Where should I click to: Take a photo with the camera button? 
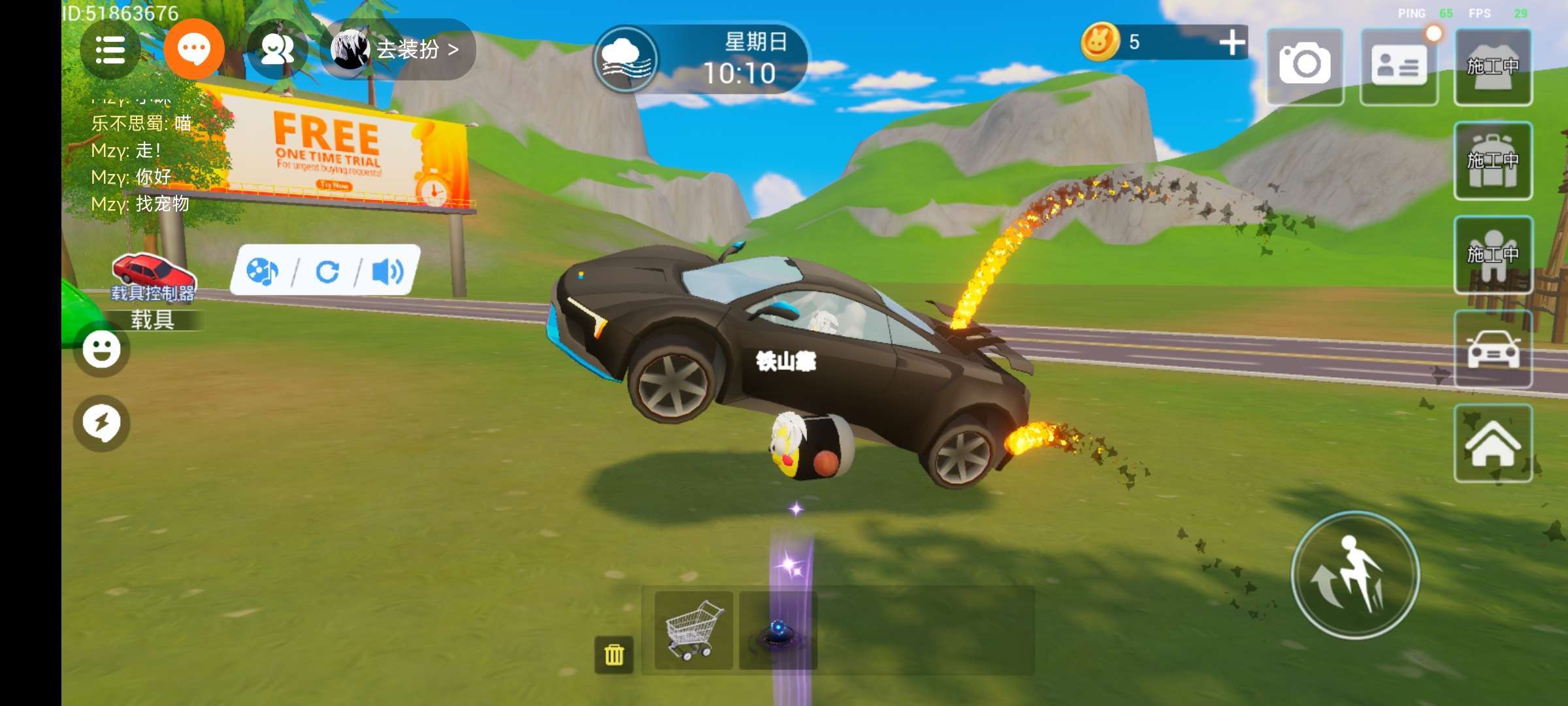click(1305, 65)
